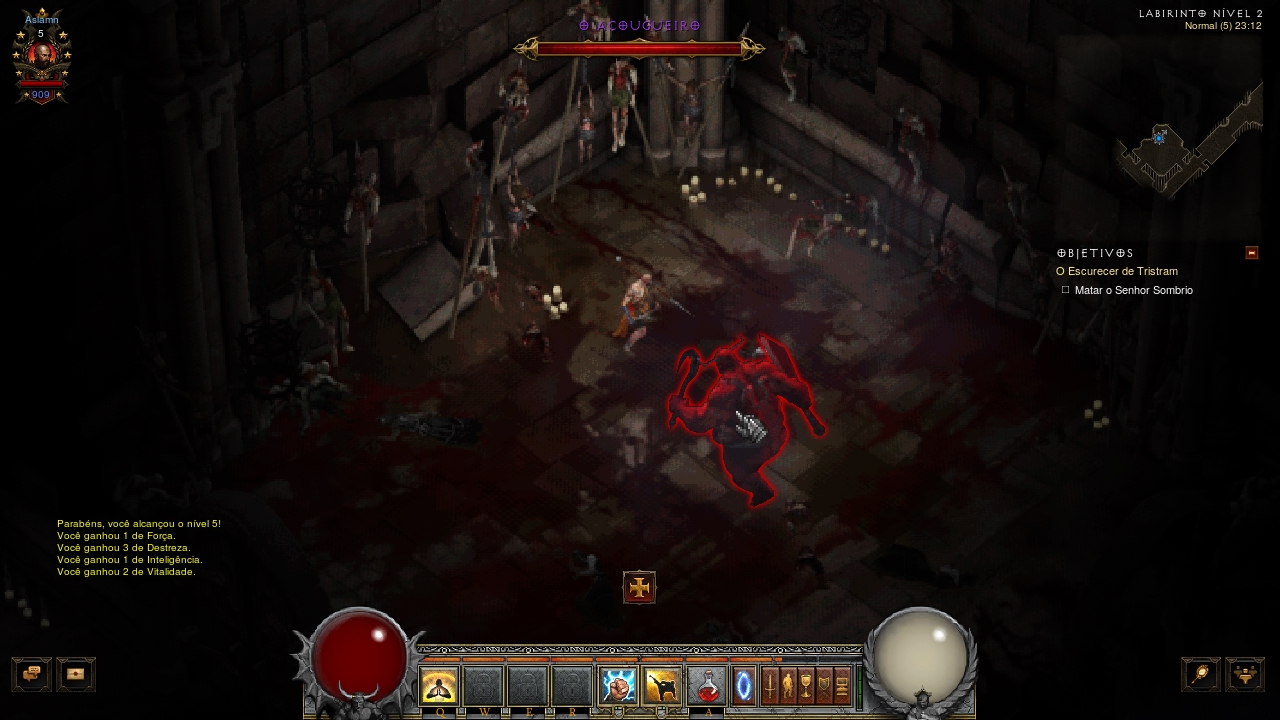Viewport: 1280px width, 720px height.
Task: Open the chat speech bubbles button
Action: 31,674
